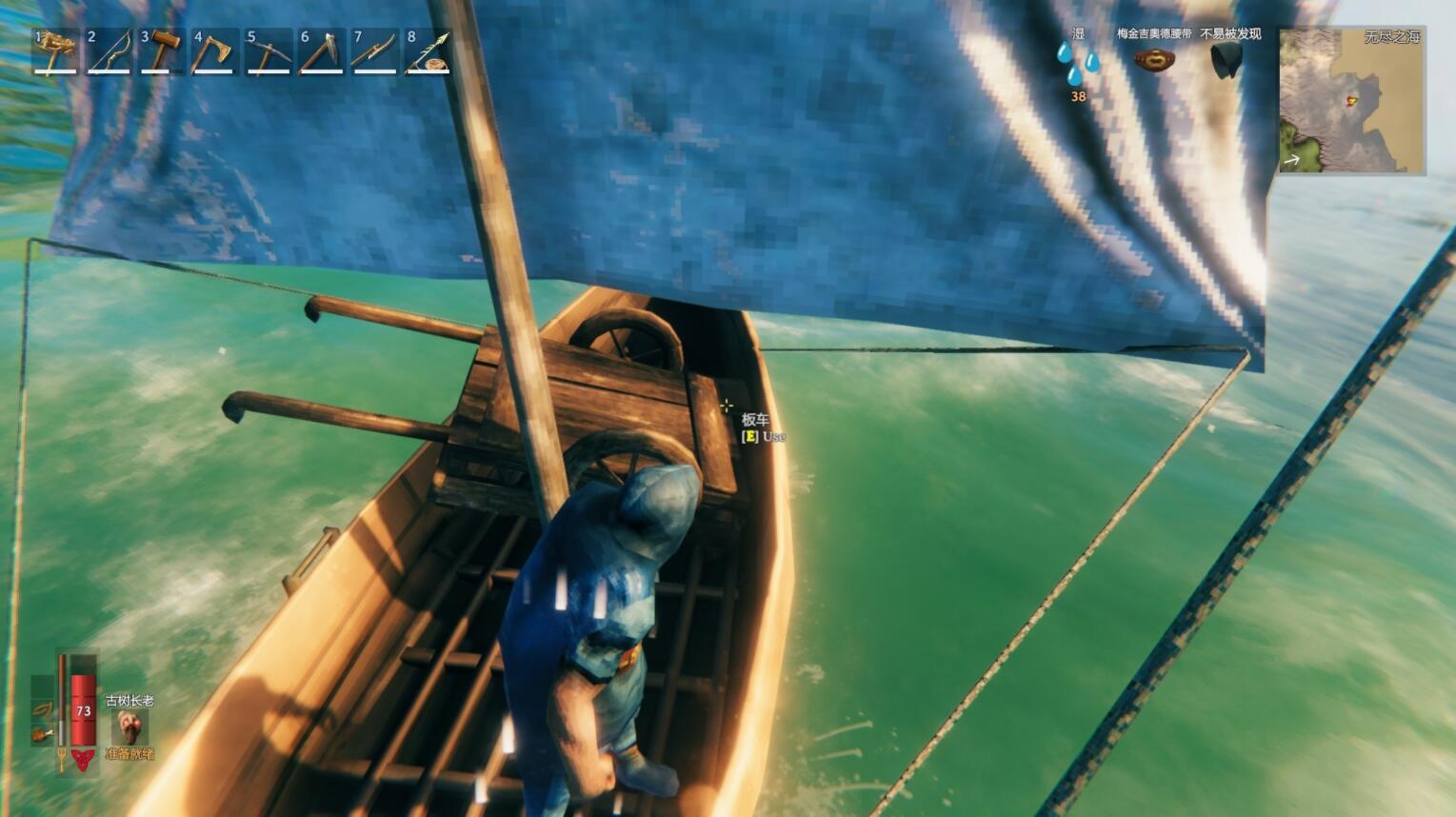Equip the axe in hotbar slot 4
Image resolution: width=1456 pixels, height=817 pixels.
215,51
